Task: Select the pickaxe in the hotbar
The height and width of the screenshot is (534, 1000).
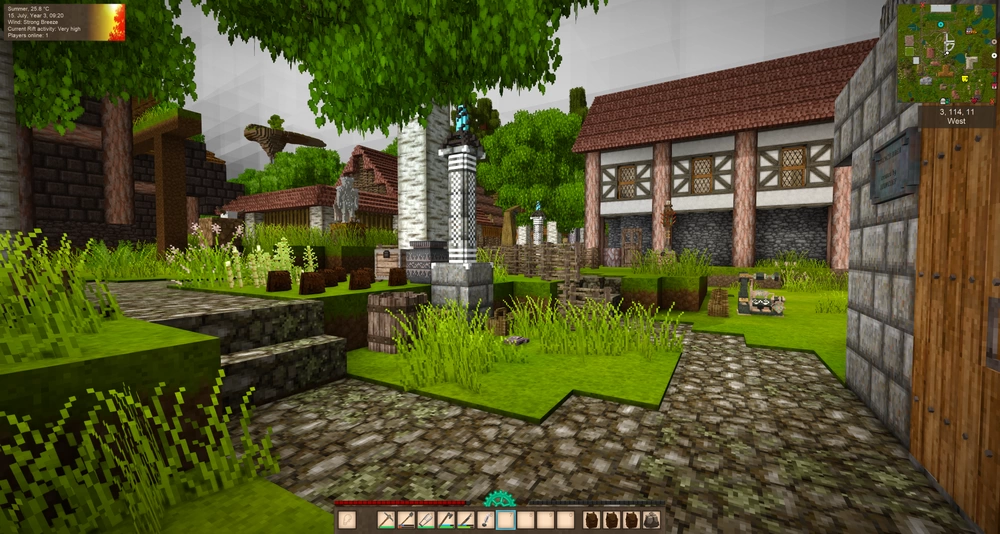Action: click(387, 520)
